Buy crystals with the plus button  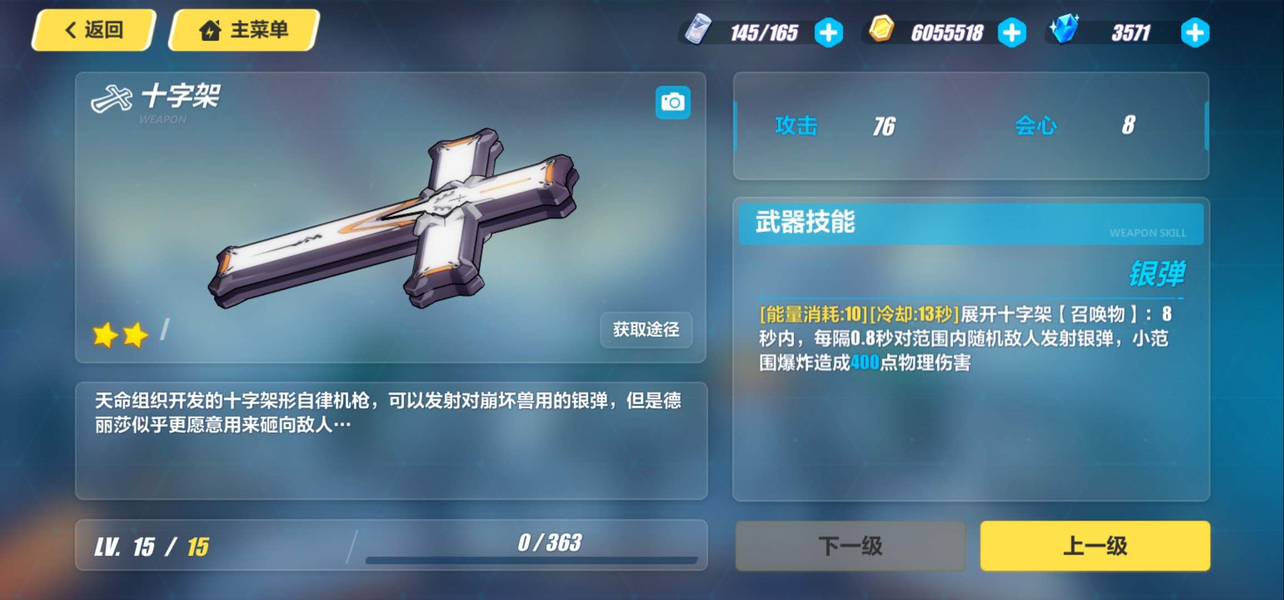point(1195,33)
